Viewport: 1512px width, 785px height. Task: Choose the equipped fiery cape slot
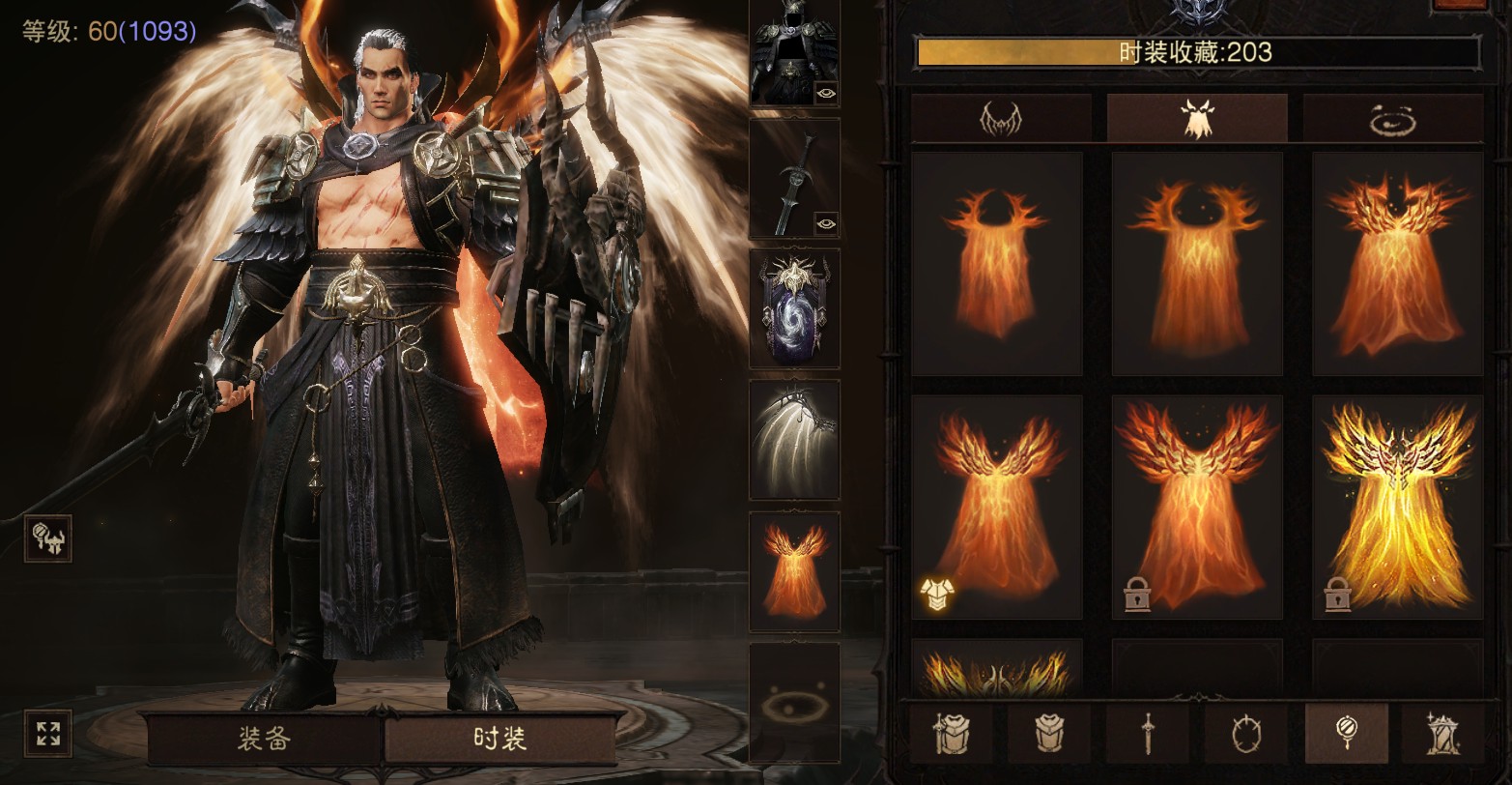pos(794,571)
